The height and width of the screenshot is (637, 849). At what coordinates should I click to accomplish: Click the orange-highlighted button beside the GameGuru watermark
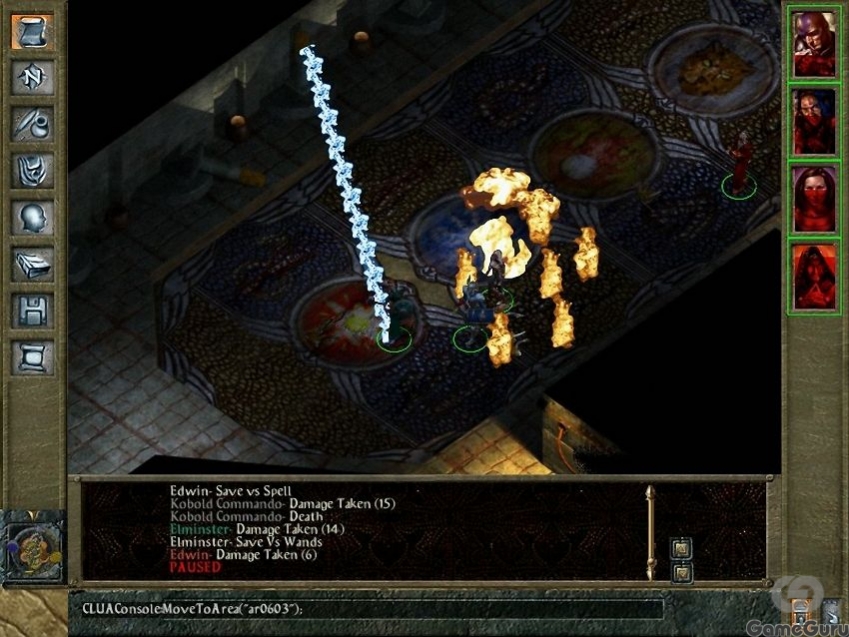pos(800,613)
